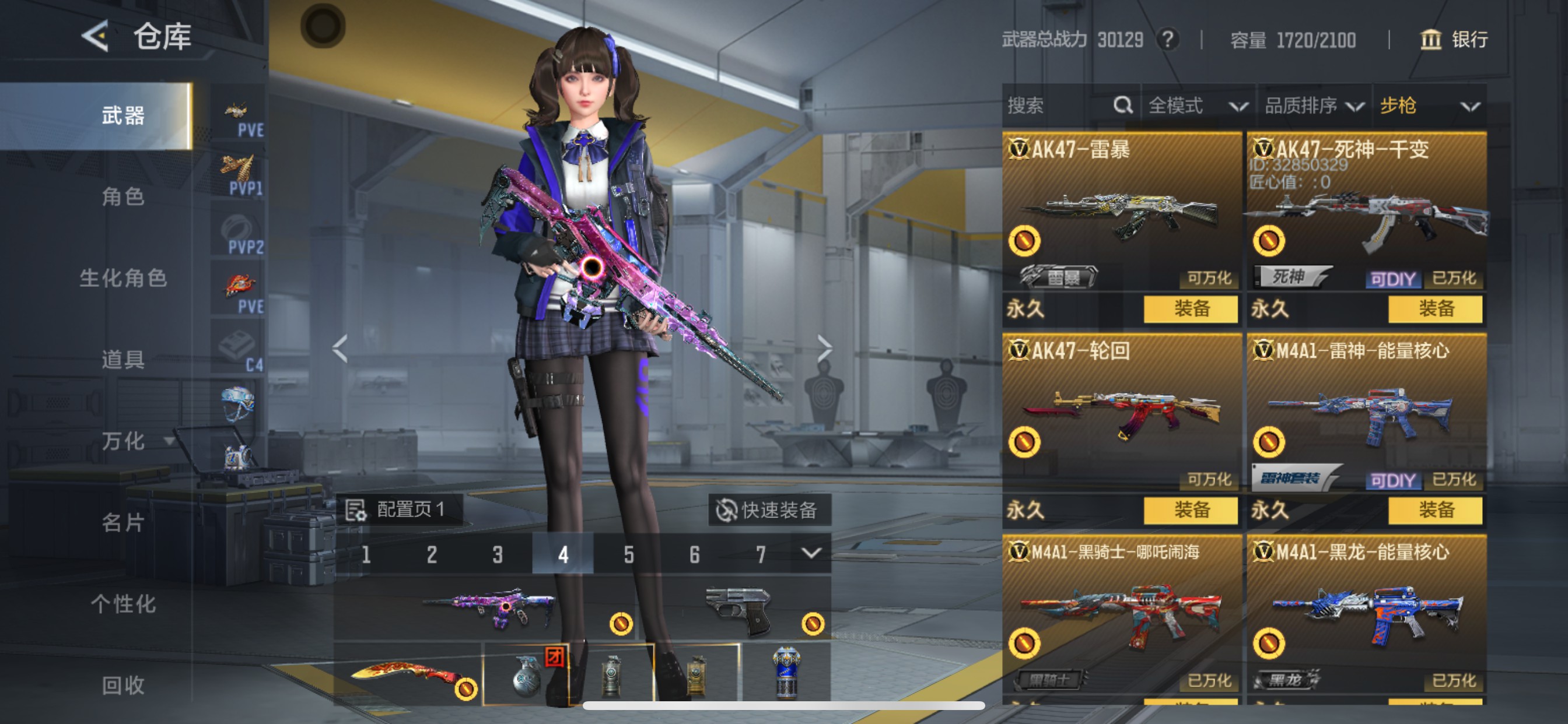Select loadout page 1

366,554
